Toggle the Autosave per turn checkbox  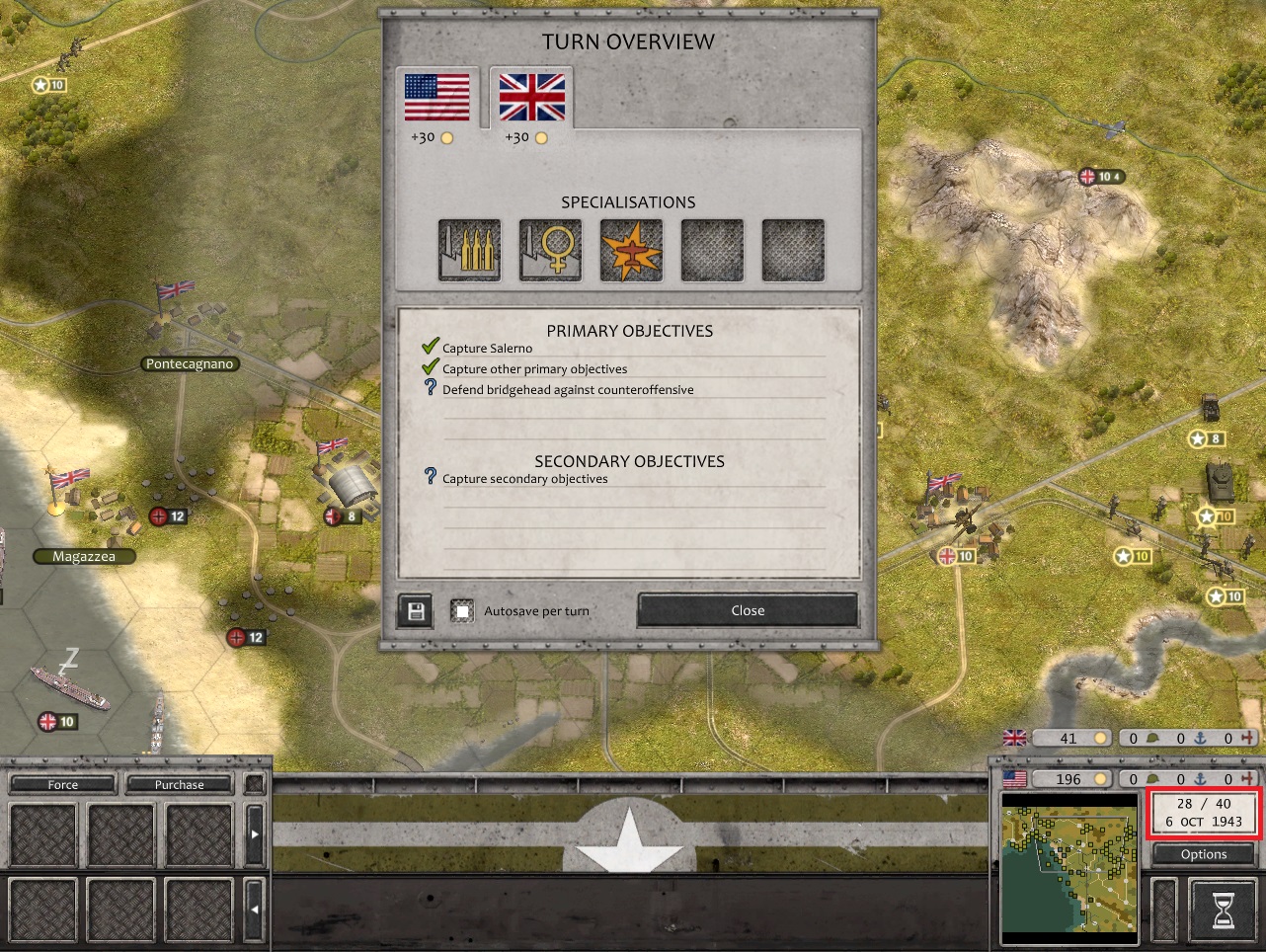pyautogui.click(x=462, y=611)
